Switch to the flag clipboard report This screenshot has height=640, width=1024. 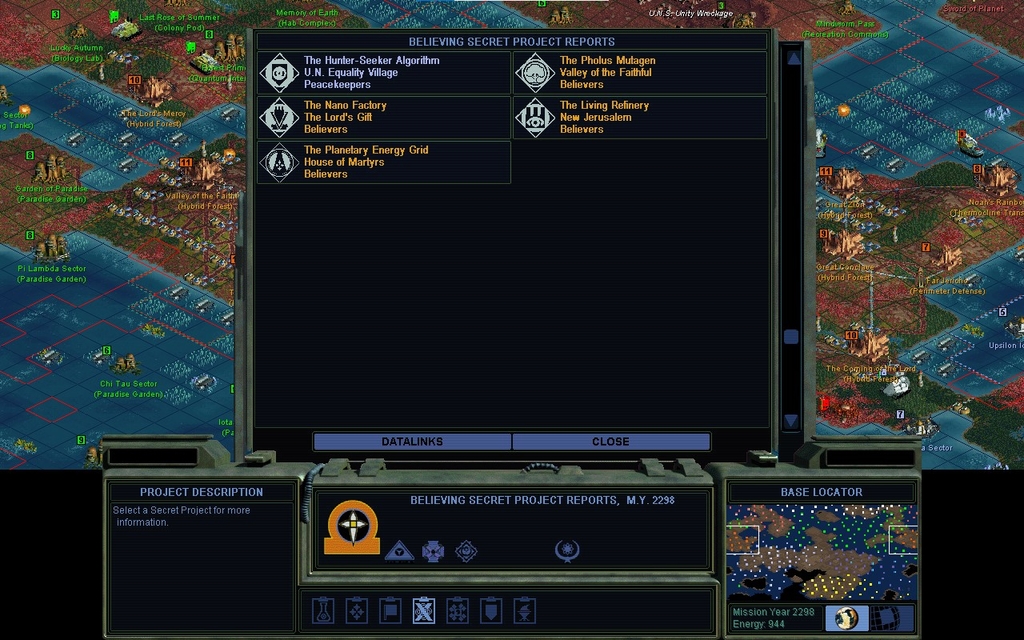point(390,610)
